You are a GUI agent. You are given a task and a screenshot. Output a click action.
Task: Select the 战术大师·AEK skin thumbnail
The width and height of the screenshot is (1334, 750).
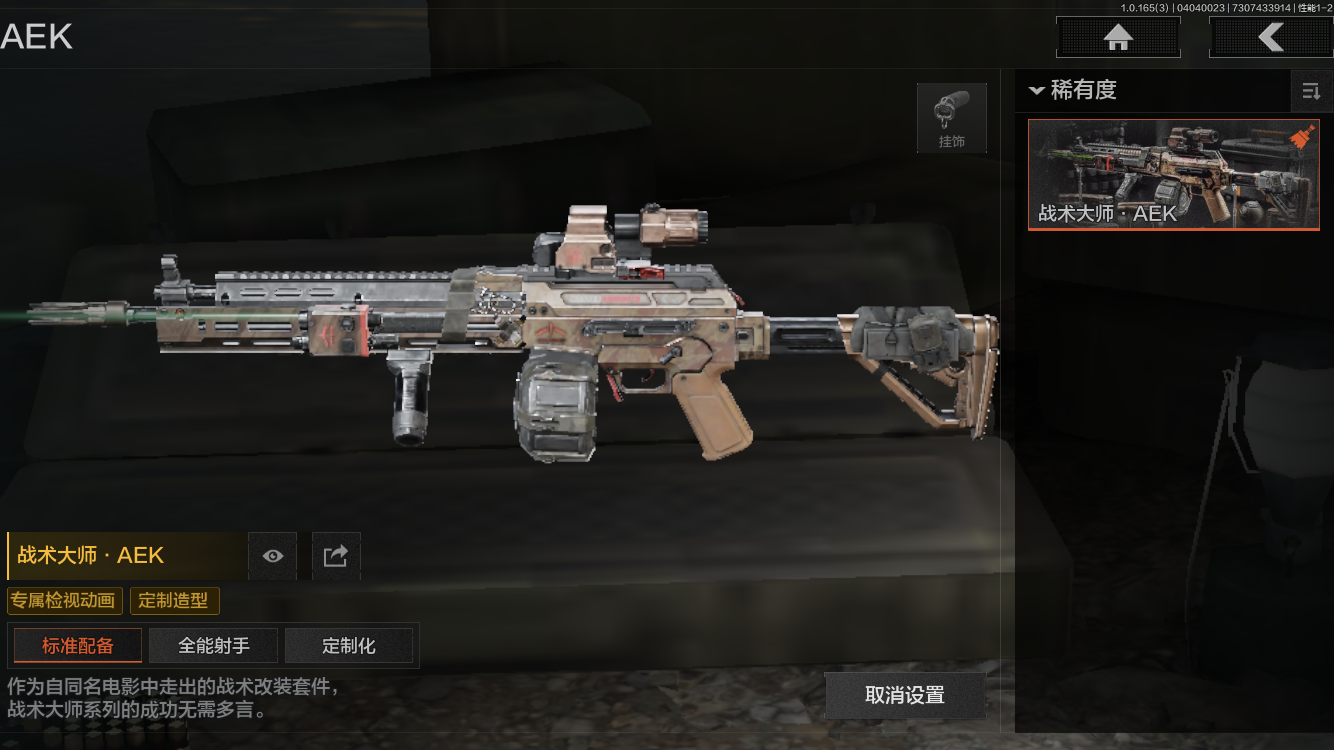coord(1173,175)
